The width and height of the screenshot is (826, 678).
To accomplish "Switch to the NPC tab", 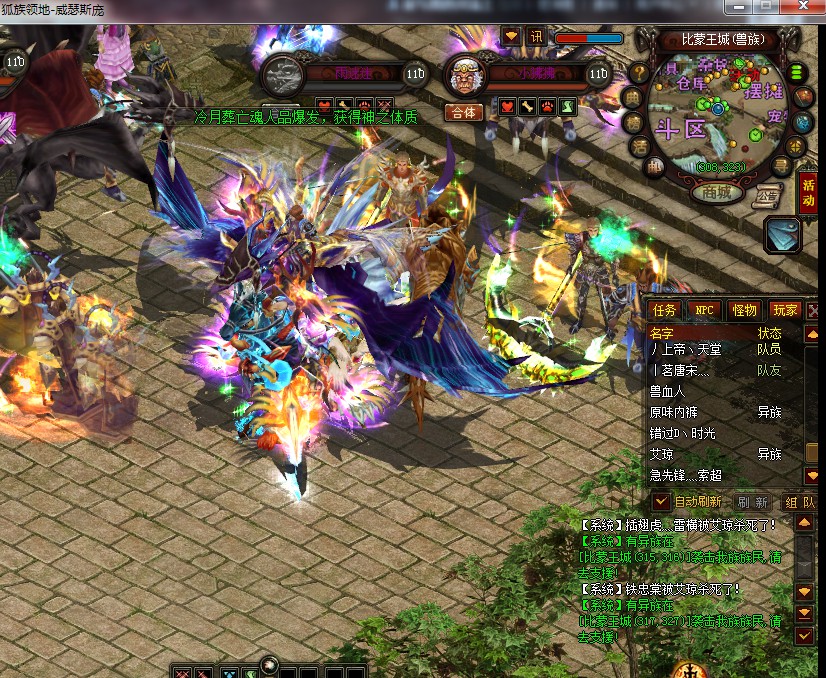I will pos(705,310).
